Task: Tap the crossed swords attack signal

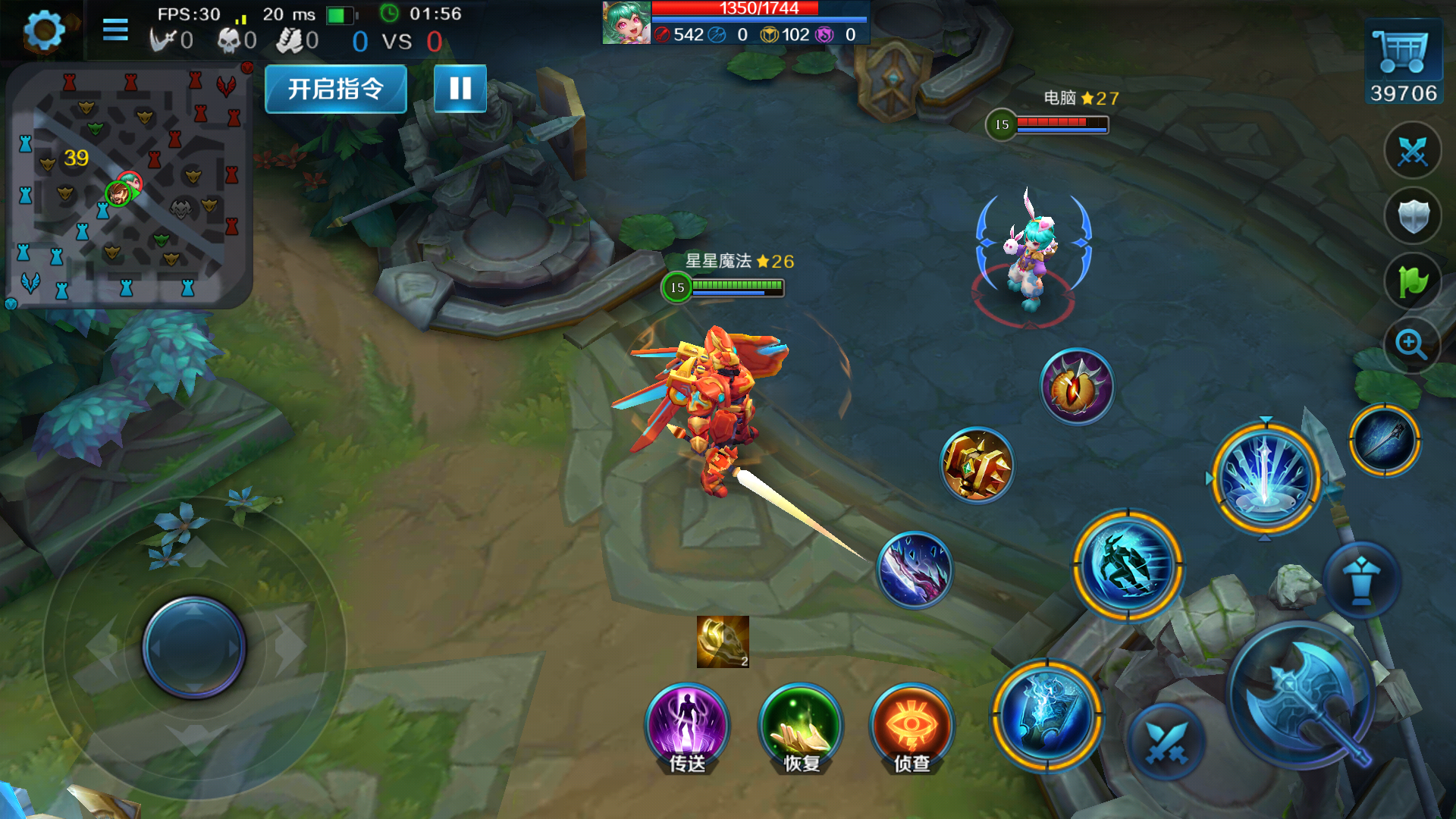Action: click(x=1412, y=151)
